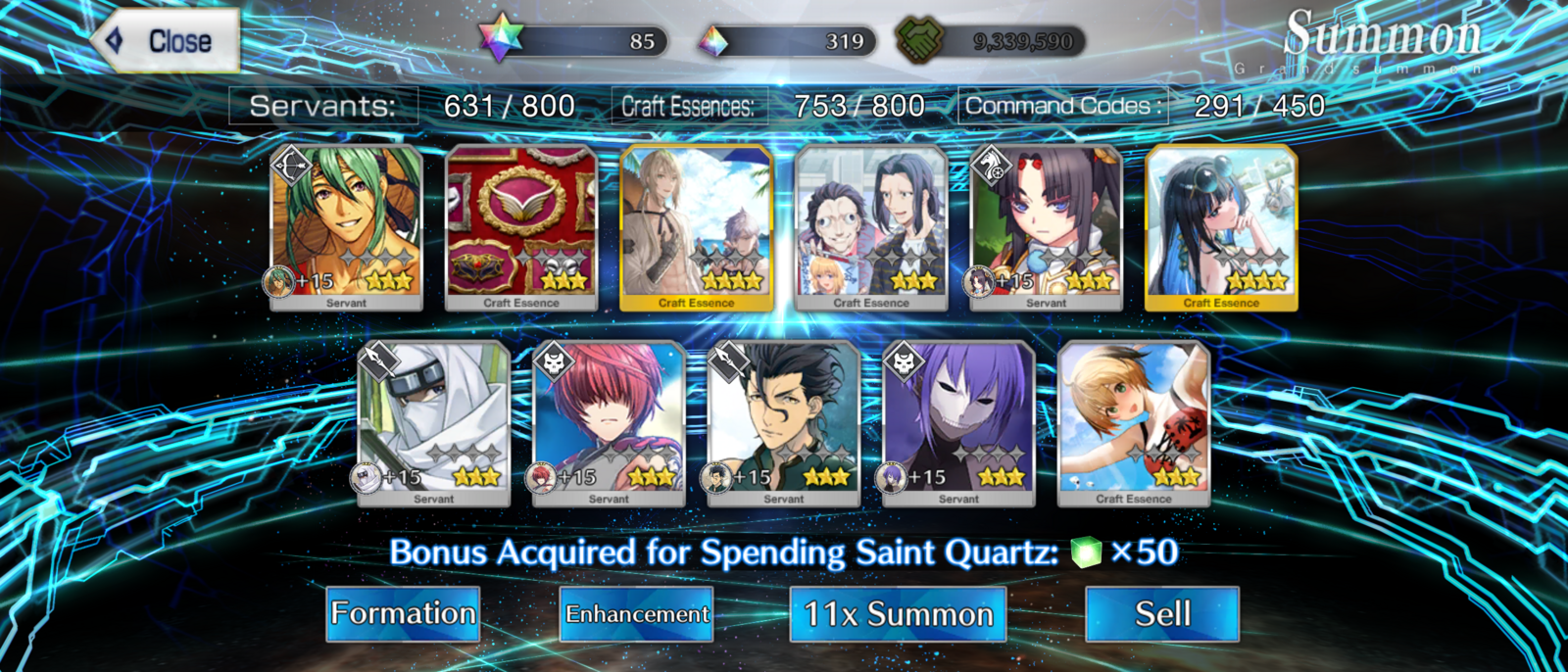Select the rider servant with red hair bows
This screenshot has width=1568, height=672.
1046,227
